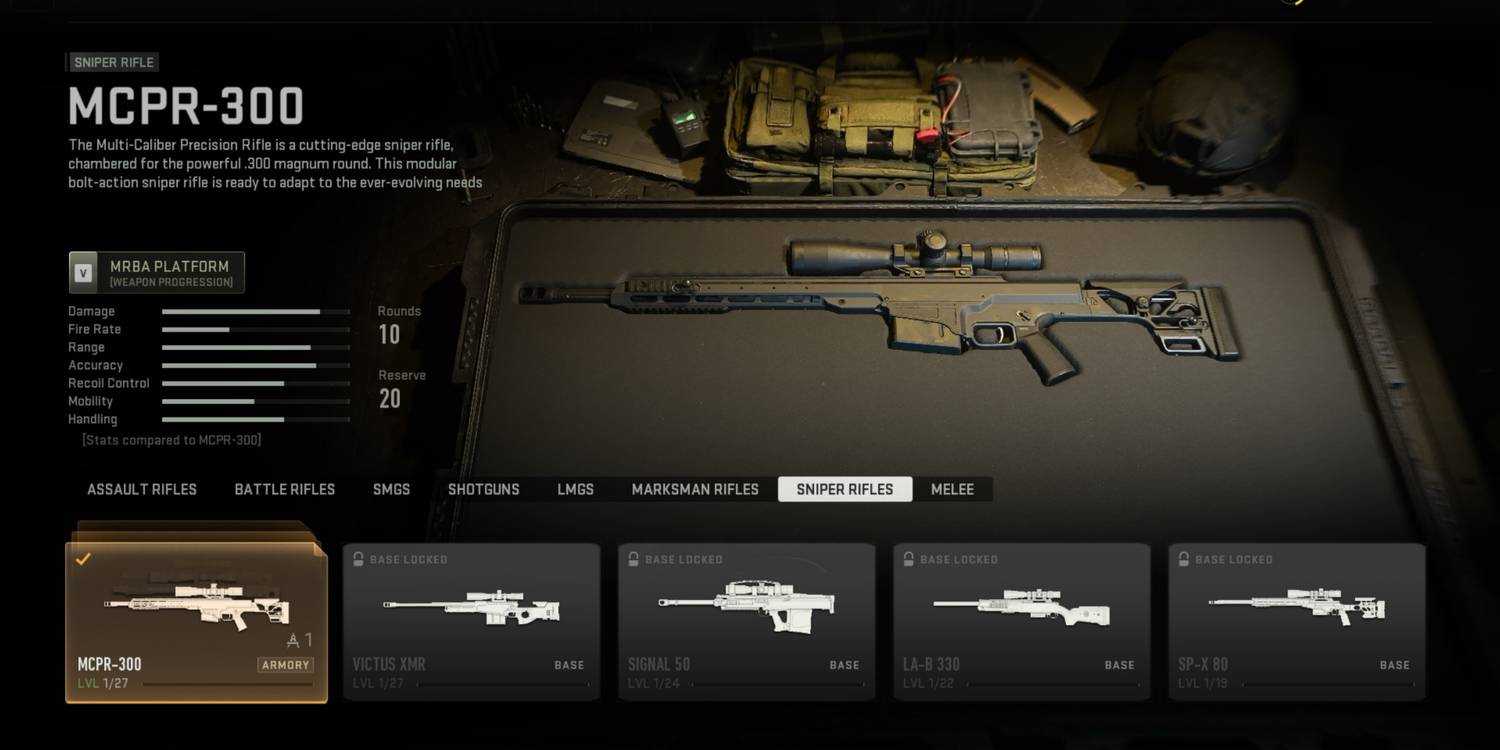
Task: Select the LMGs tab
Action: (575, 489)
